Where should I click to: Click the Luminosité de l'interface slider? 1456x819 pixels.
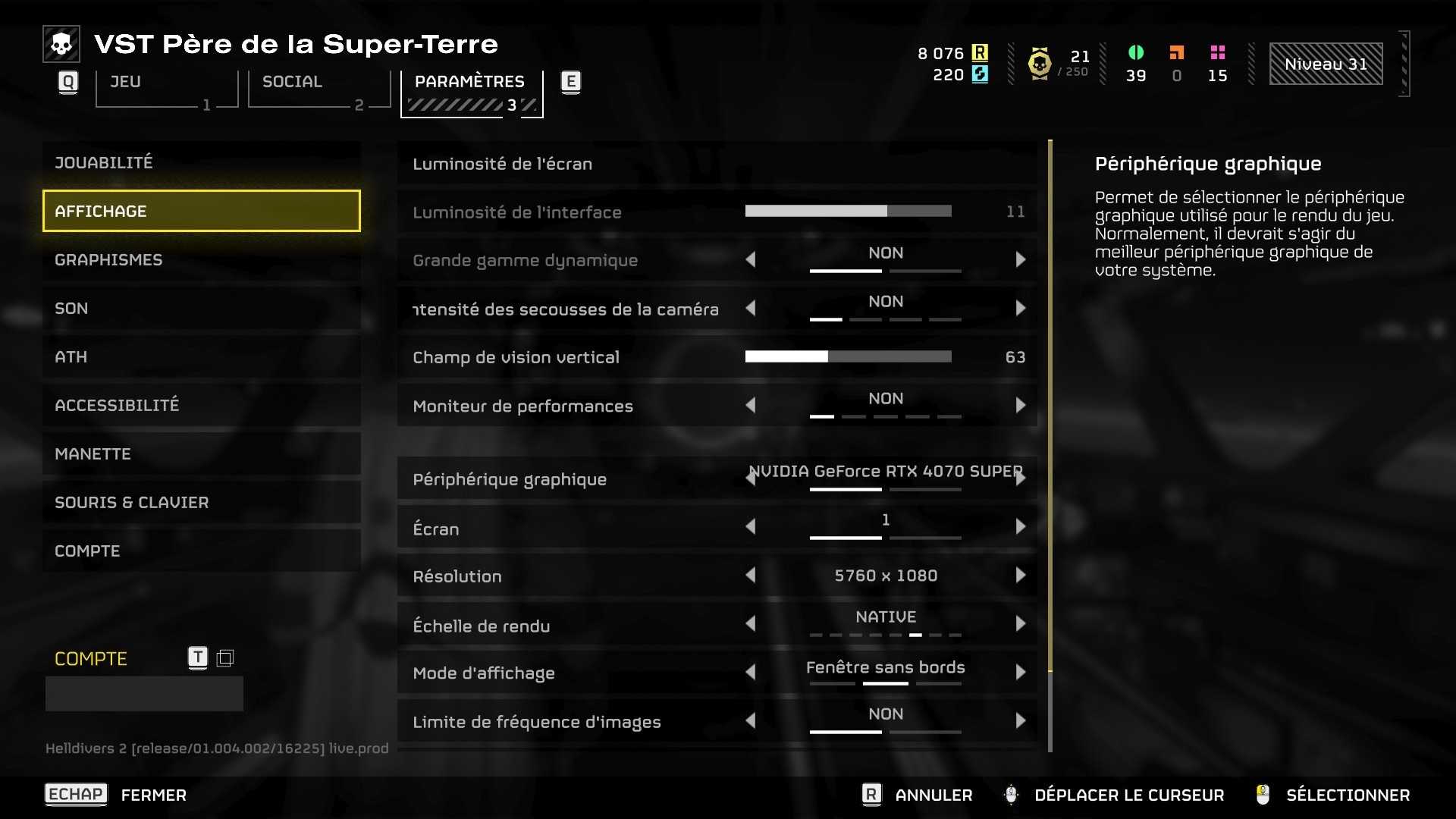pyautogui.click(x=848, y=211)
